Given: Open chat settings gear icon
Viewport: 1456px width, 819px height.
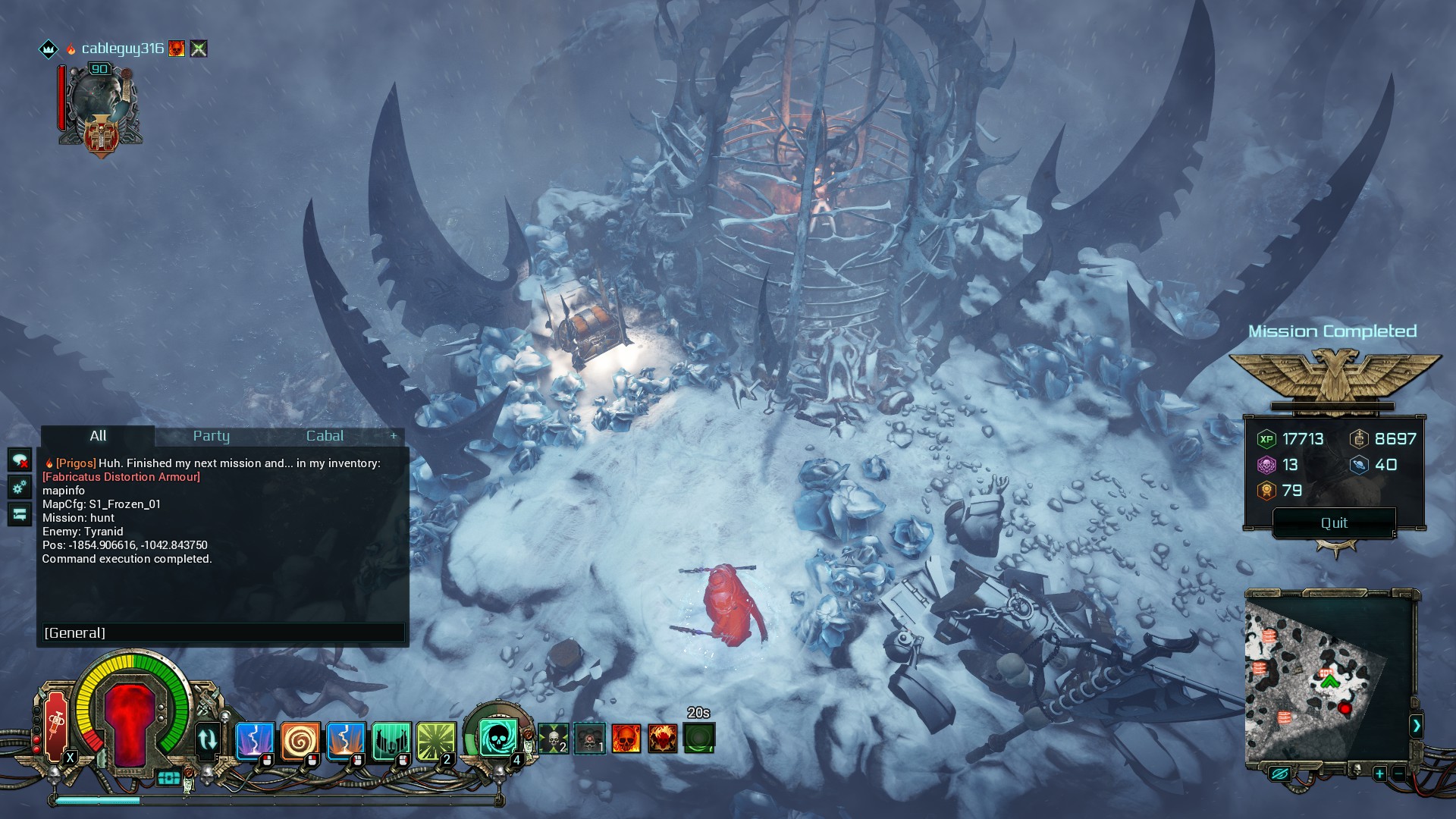Looking at the screenshot, I should [x=20, y=487].
